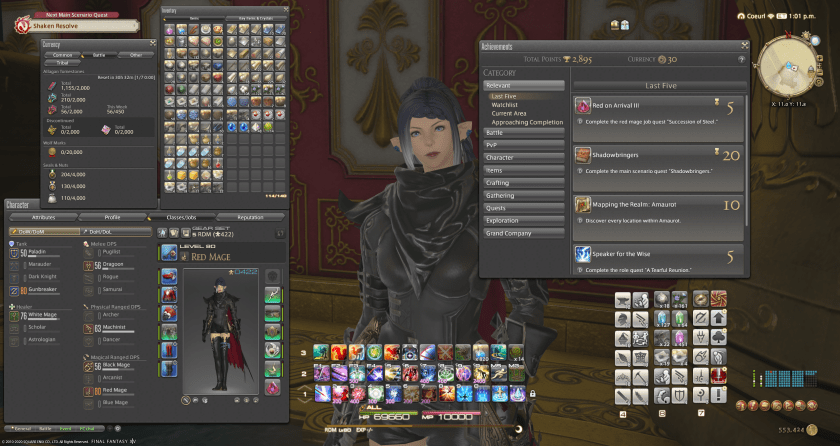This screenshot has width=840, height=446.
Task: Open the Watchlist achievement subcategory
Action: (505, 104)
